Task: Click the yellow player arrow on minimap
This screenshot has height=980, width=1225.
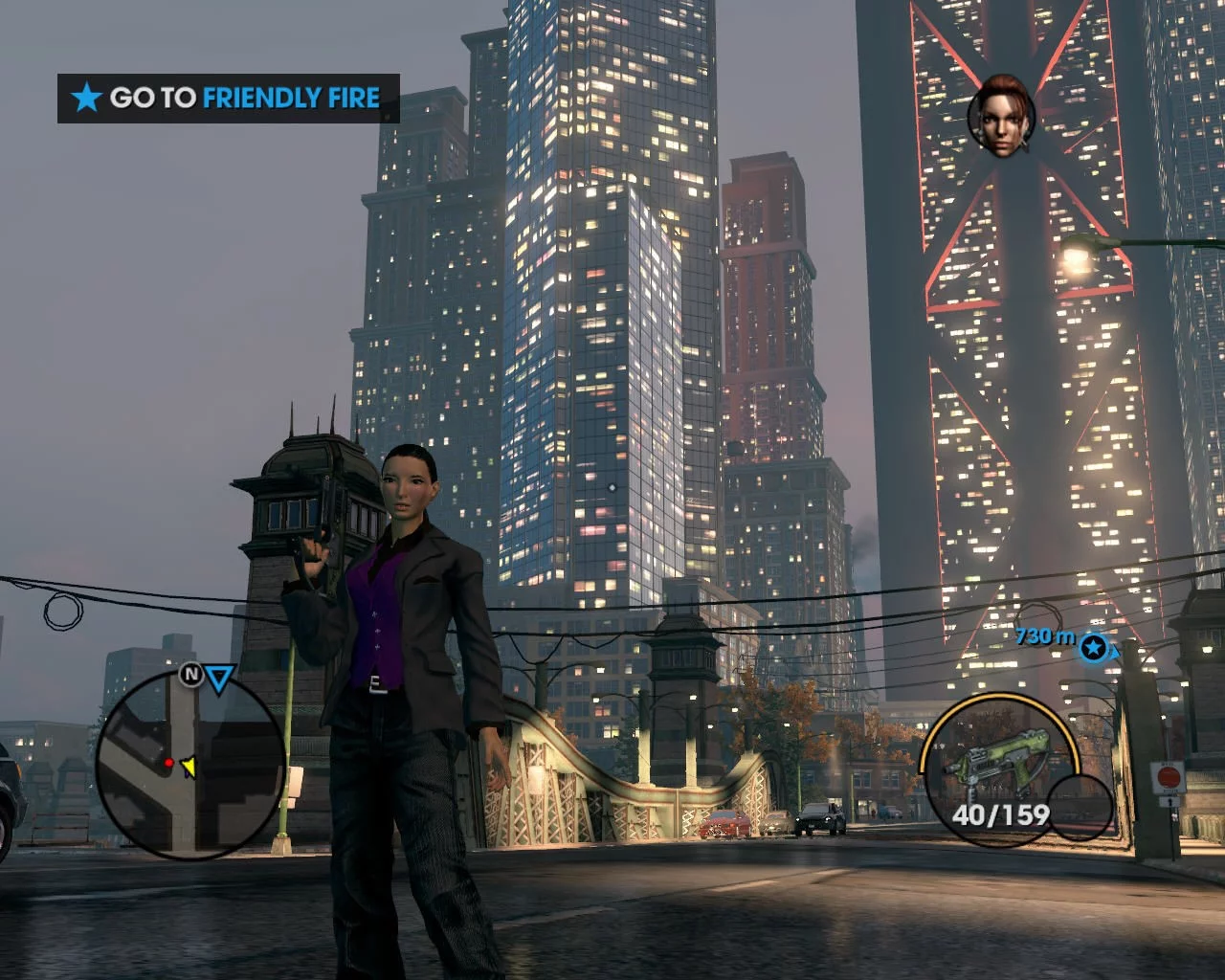Action: [189, 766]
